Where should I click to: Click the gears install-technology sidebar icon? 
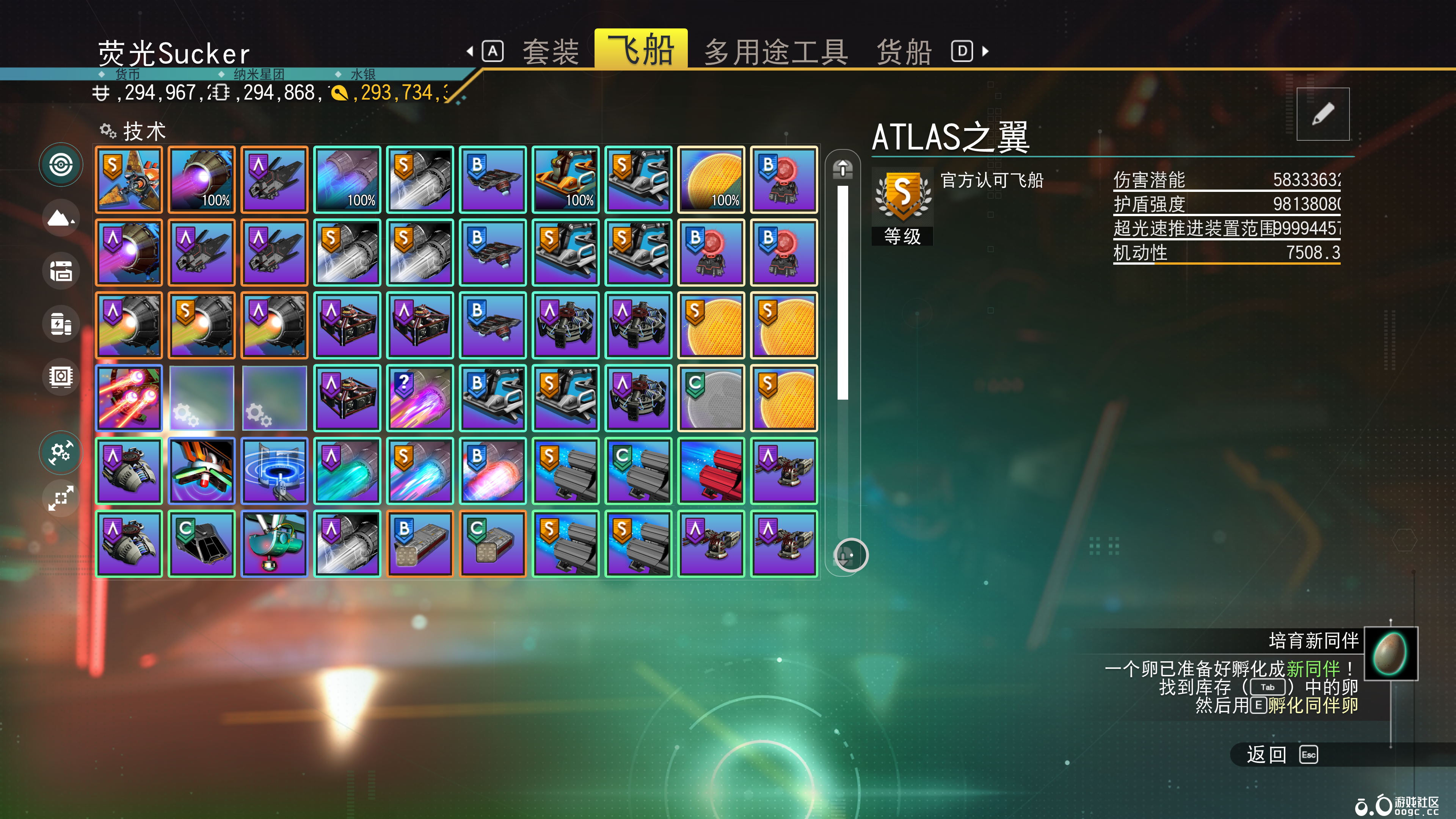61,452
